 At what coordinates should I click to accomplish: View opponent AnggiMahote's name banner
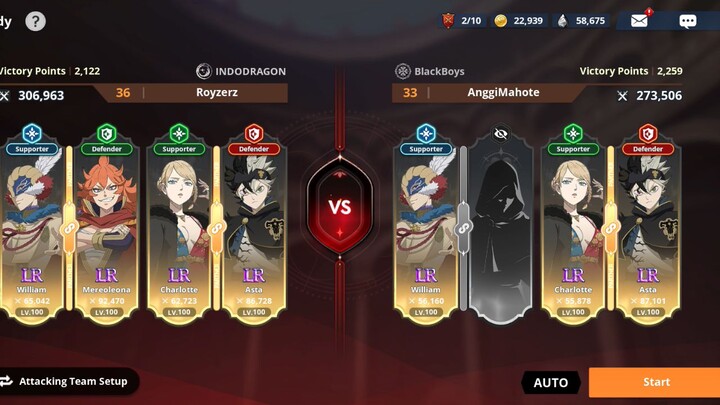[x=504, y=93]
